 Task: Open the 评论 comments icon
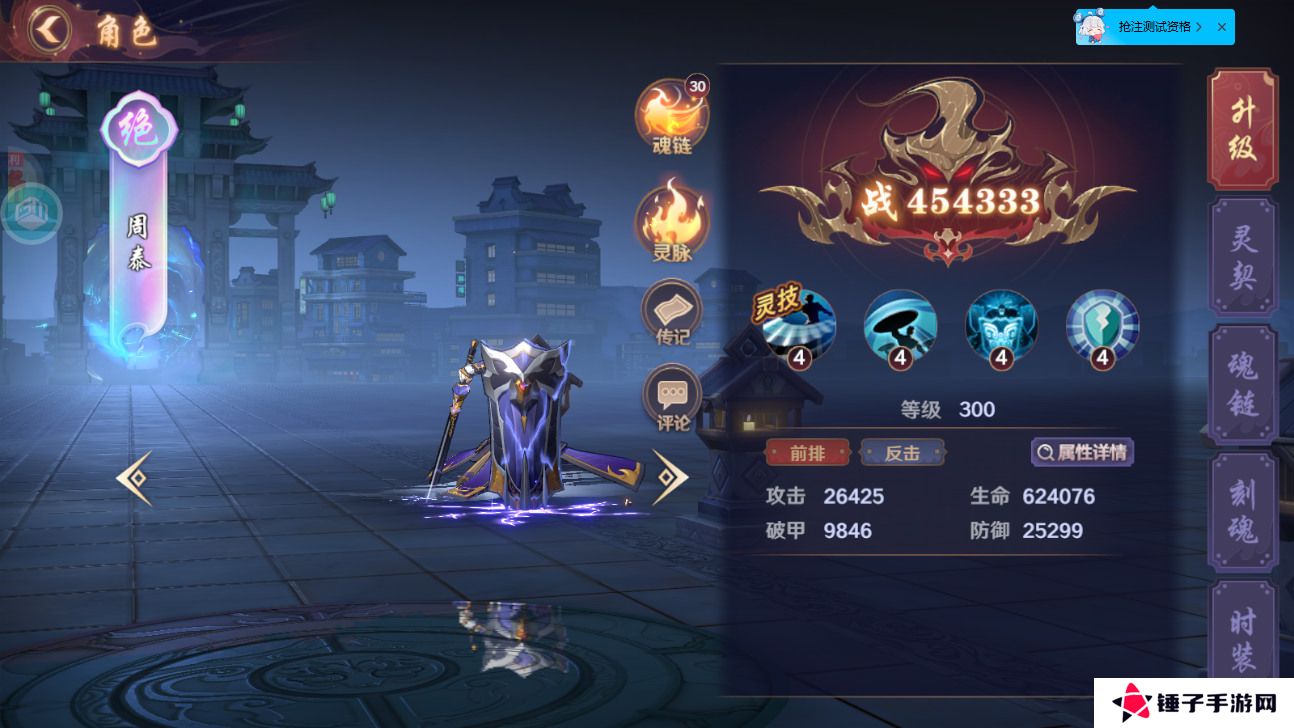(672, 397)
